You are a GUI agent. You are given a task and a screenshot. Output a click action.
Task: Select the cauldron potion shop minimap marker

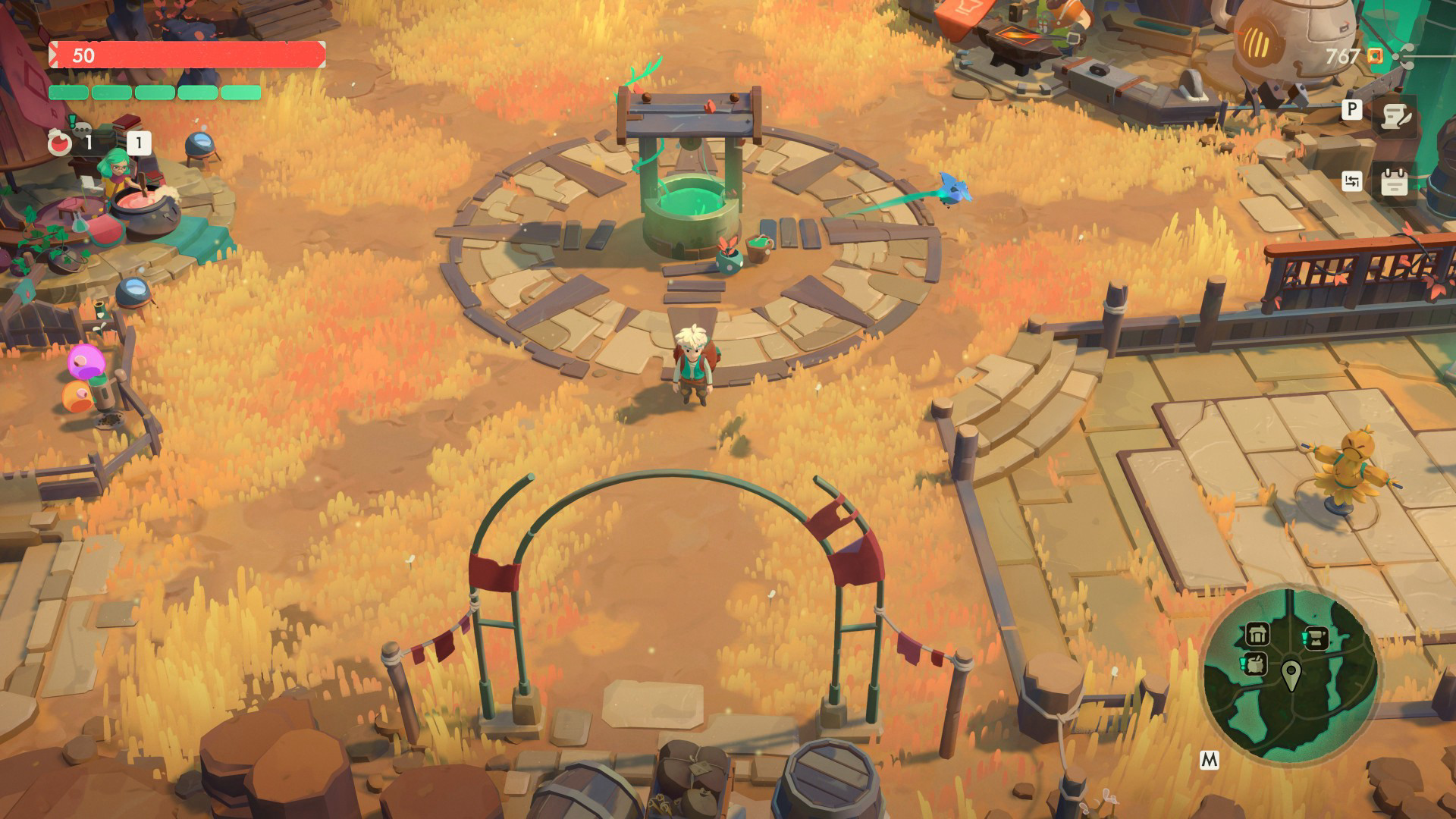point(1257,664)
